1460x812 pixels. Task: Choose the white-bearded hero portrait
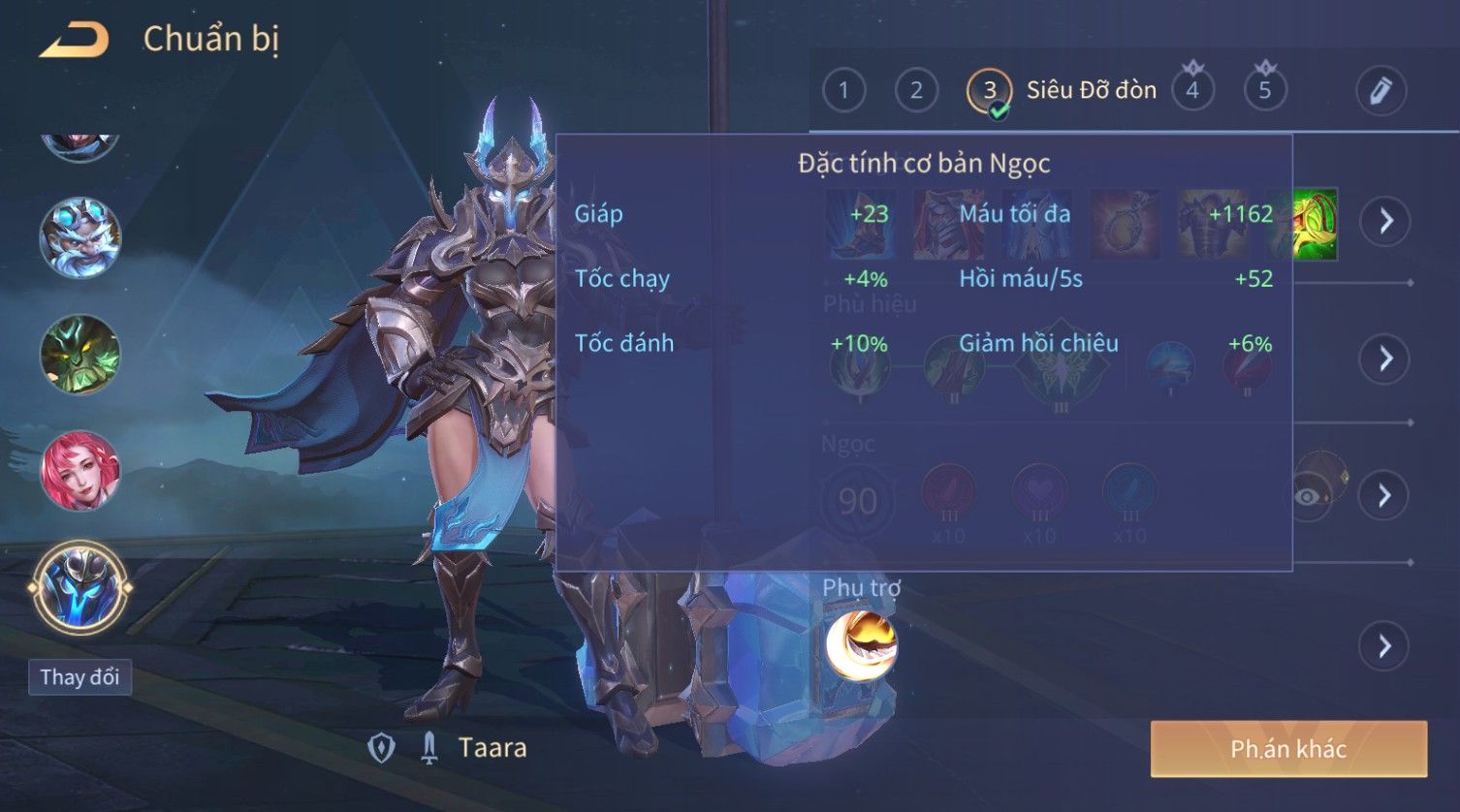coord(79,237)
